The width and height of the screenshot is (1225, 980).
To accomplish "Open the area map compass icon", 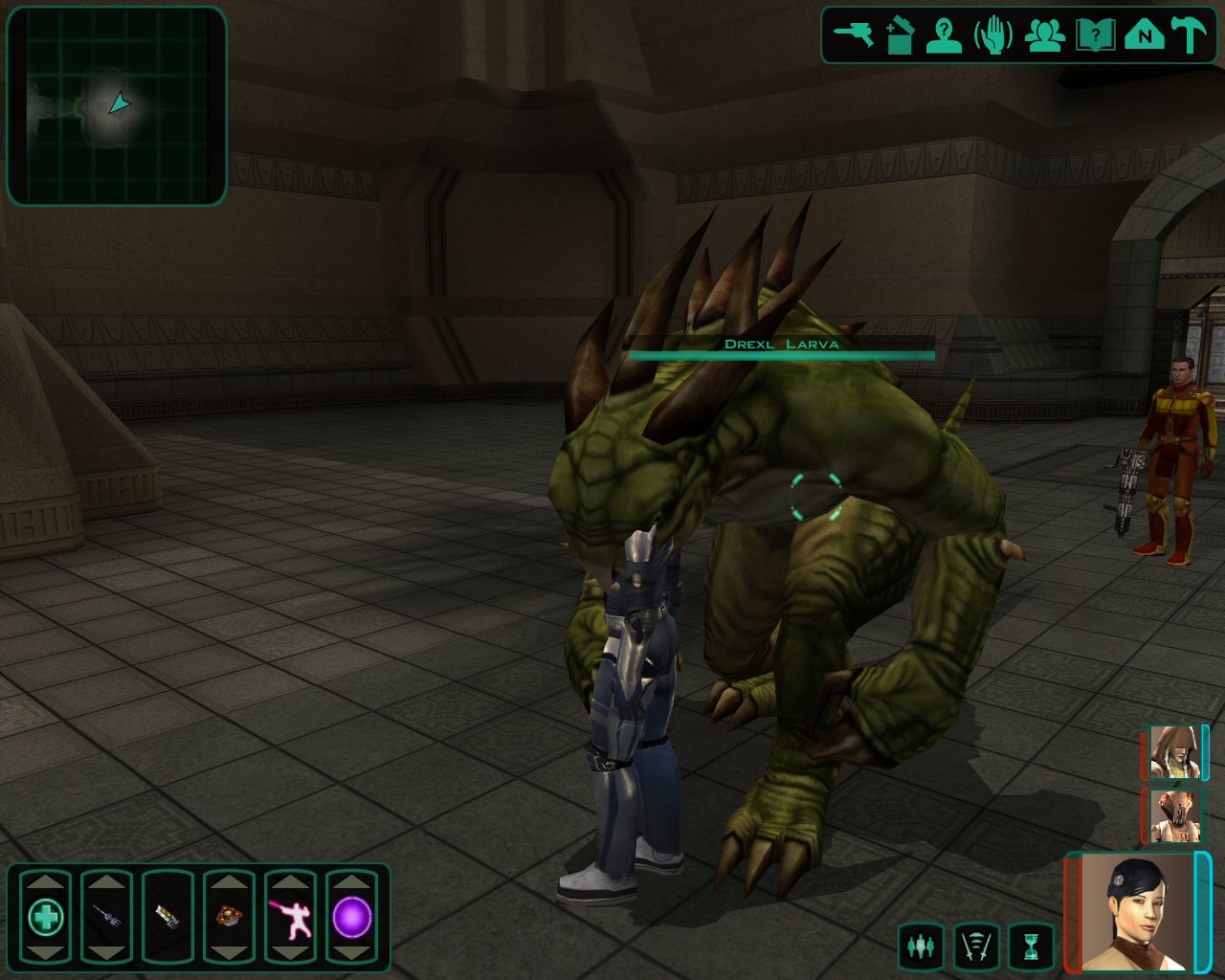I will (1144, 35).
